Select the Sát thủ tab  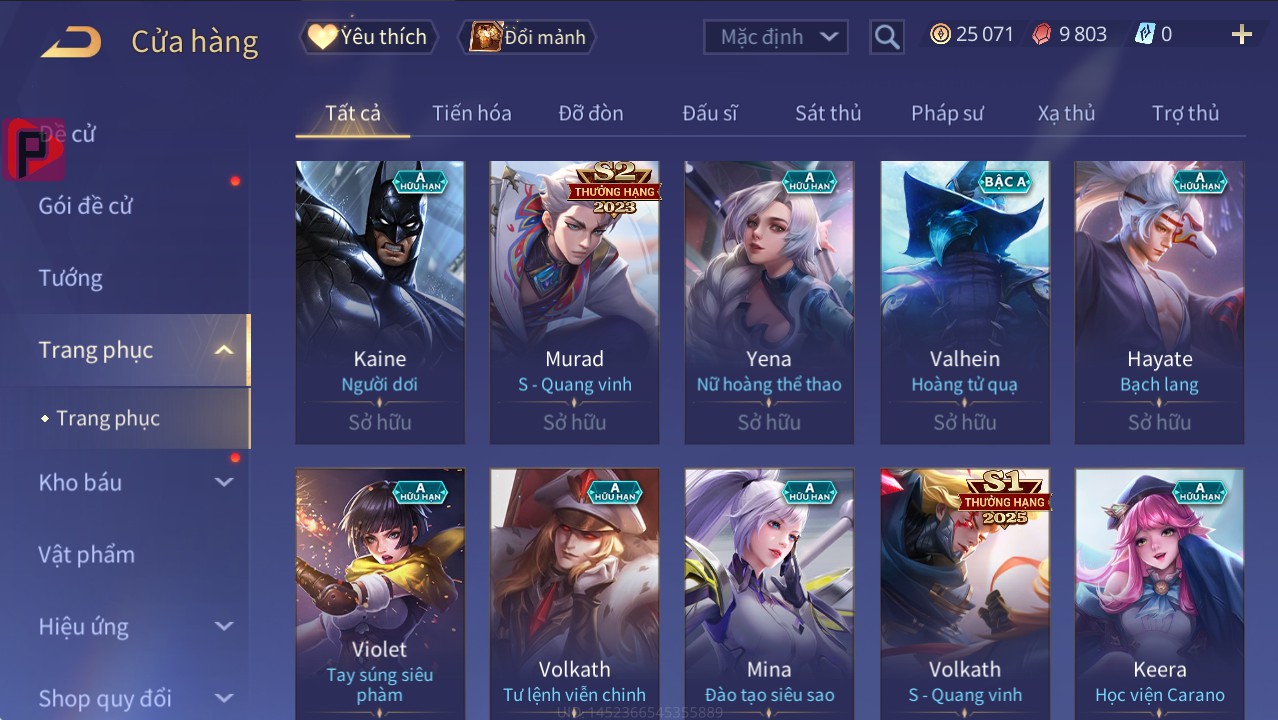coord(827,113)
